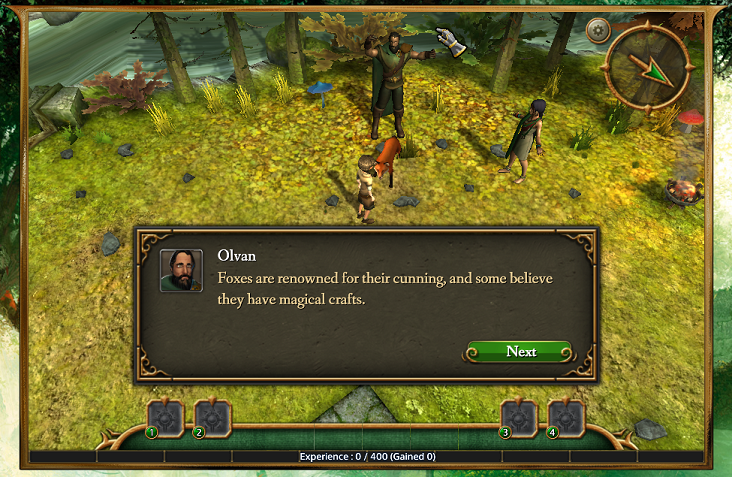The height and width of the screenshot is (477, 732).
Task: Activate ability slot number 2
Action: coord(211,417)
